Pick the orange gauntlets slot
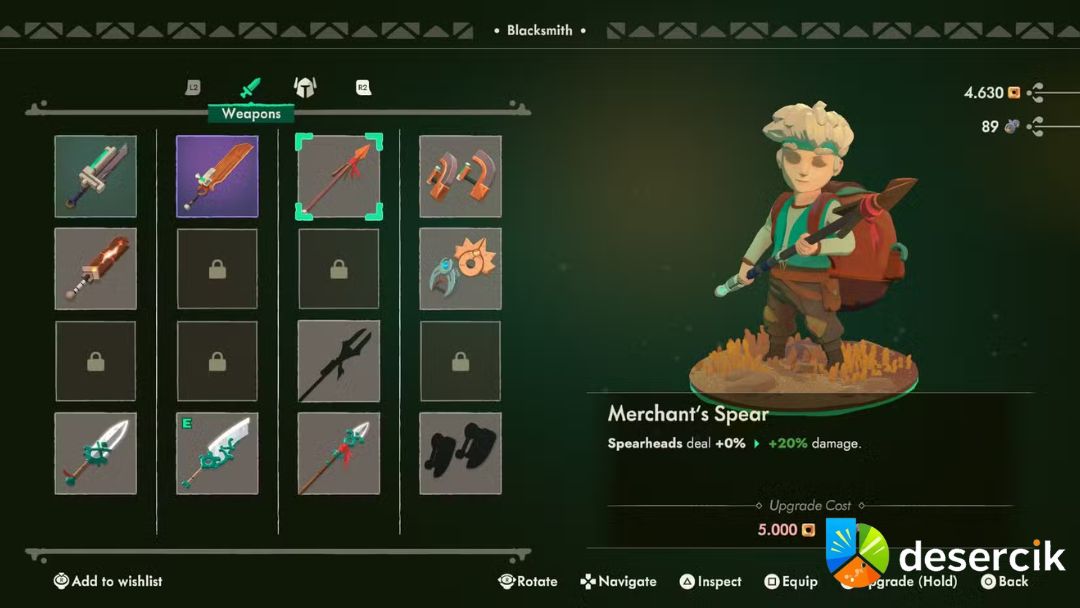 click(460, 177)
